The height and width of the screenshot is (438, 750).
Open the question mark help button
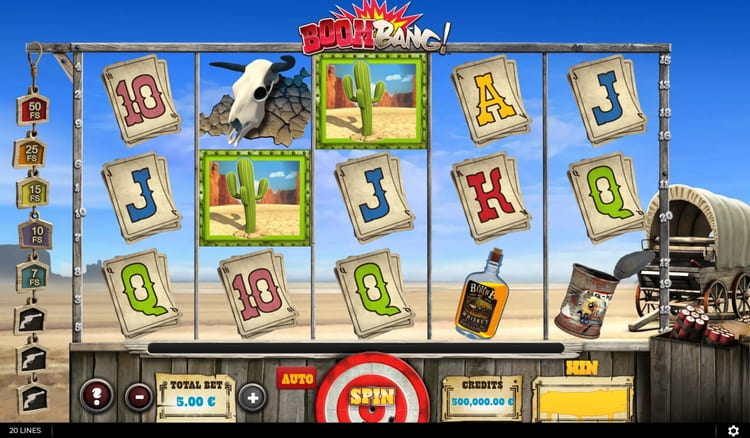tap(95, 396)
